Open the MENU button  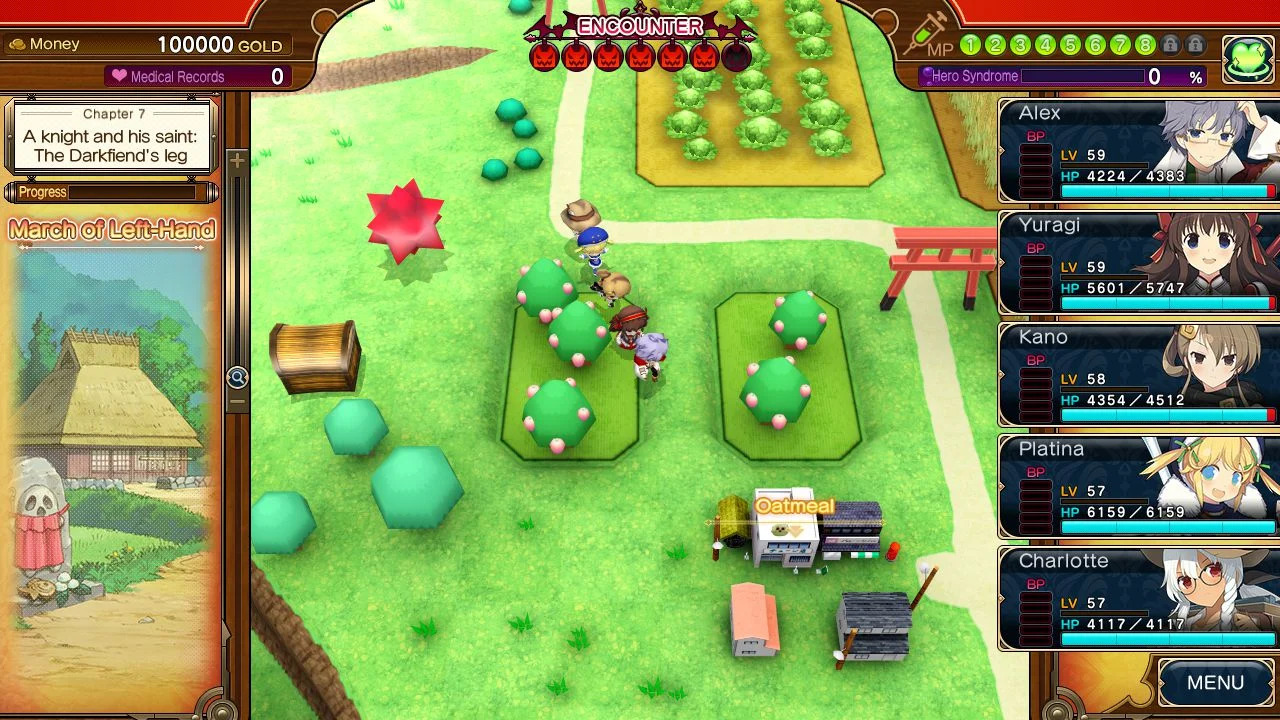[x=1215, y=683]
